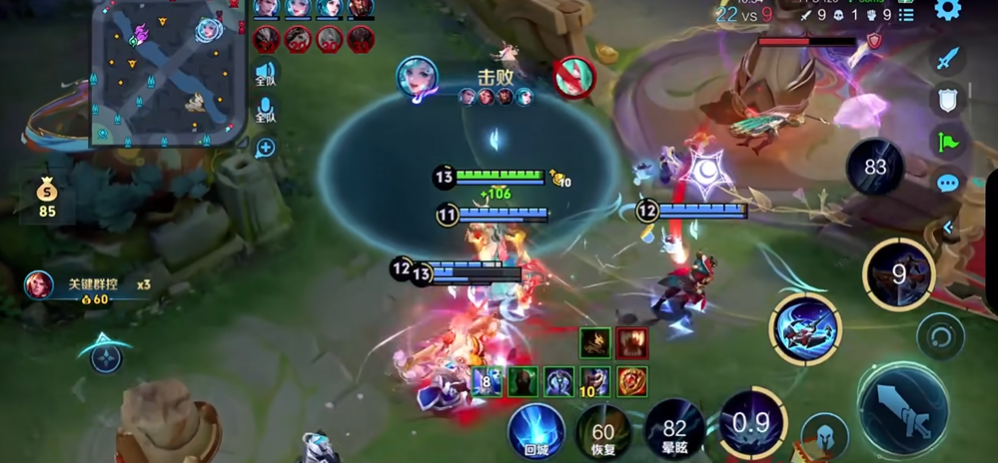The width and height of the screenshot is (998, 463).
Task: Cast the spear-throwing warrior skill
Action: 805,330
